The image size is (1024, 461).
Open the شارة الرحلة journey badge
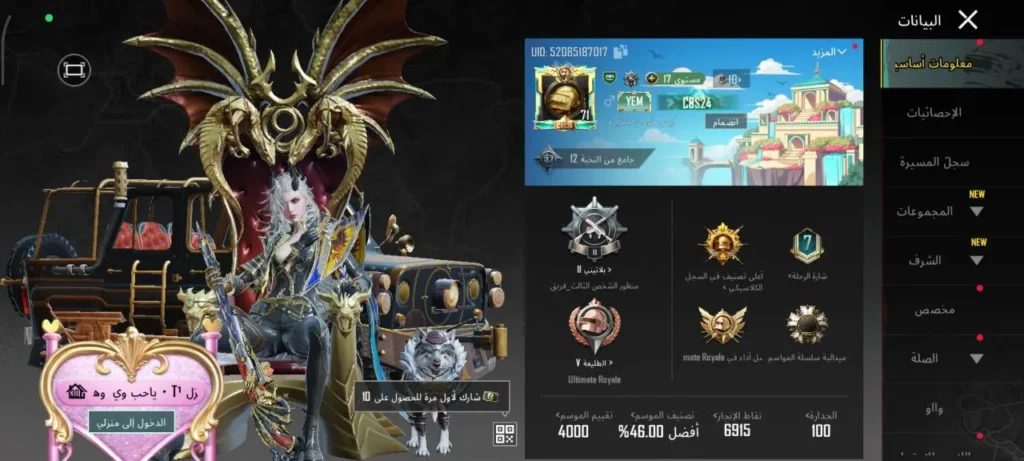pyautogui.click(x=806, y=246)
